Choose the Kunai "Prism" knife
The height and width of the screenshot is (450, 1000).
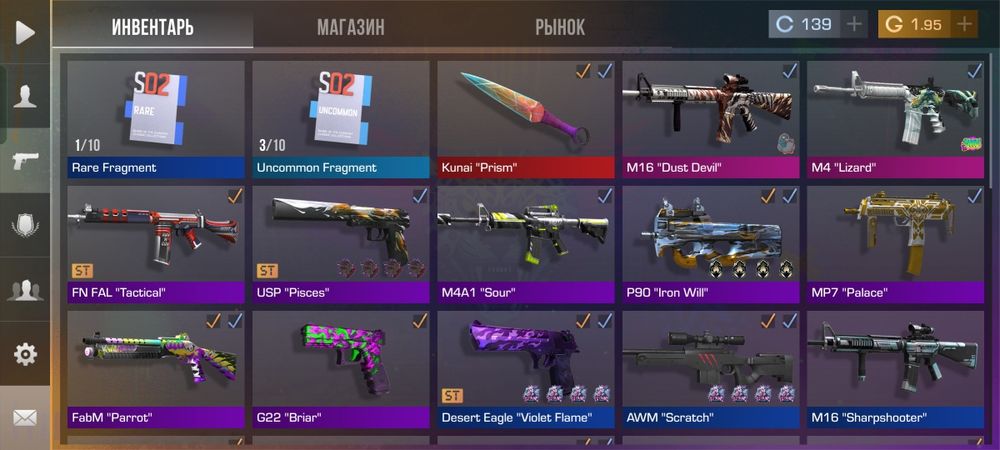point(525,118)
